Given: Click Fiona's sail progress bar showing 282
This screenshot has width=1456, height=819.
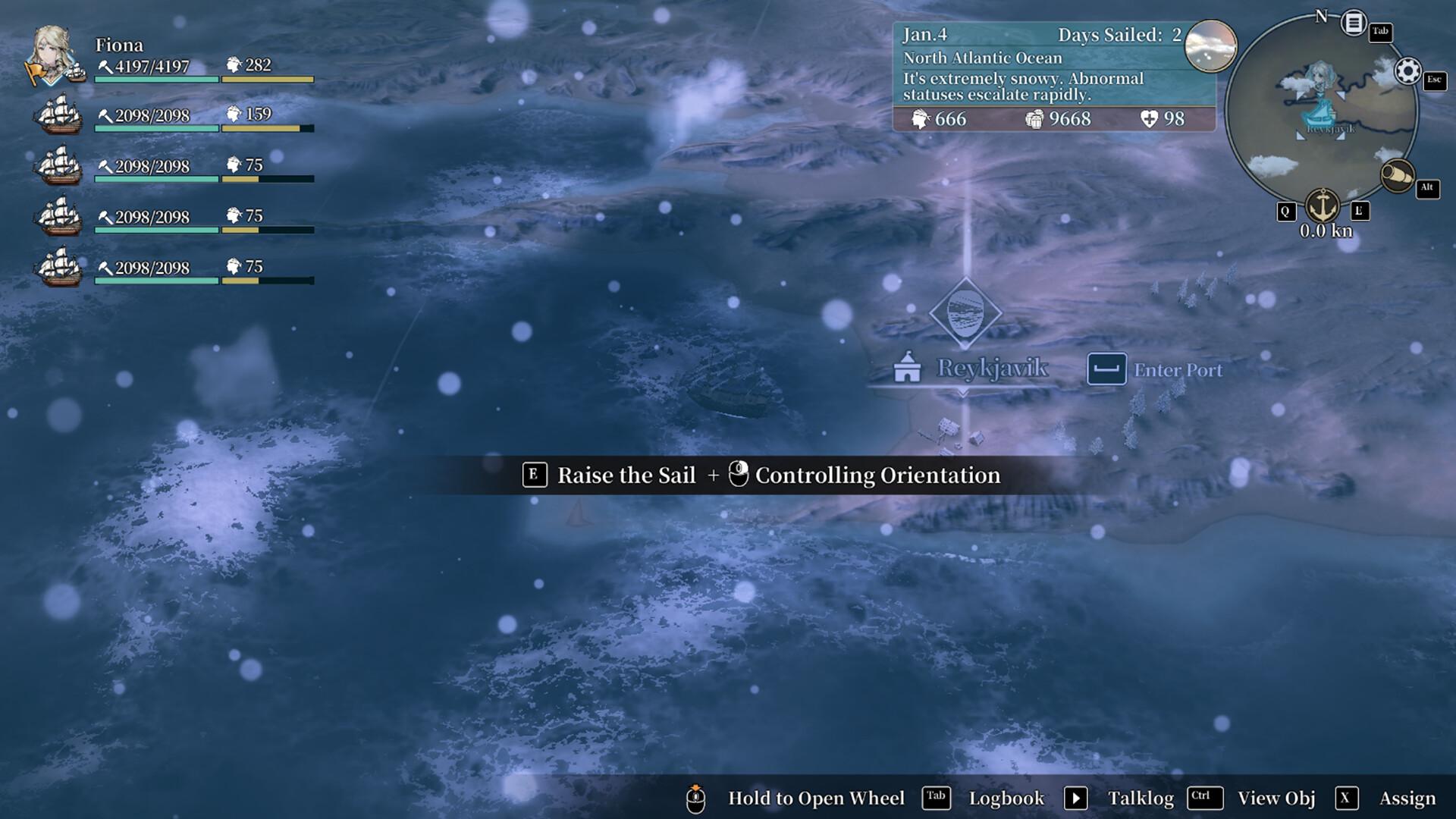Looking at the screenshot, I should 265,78.
